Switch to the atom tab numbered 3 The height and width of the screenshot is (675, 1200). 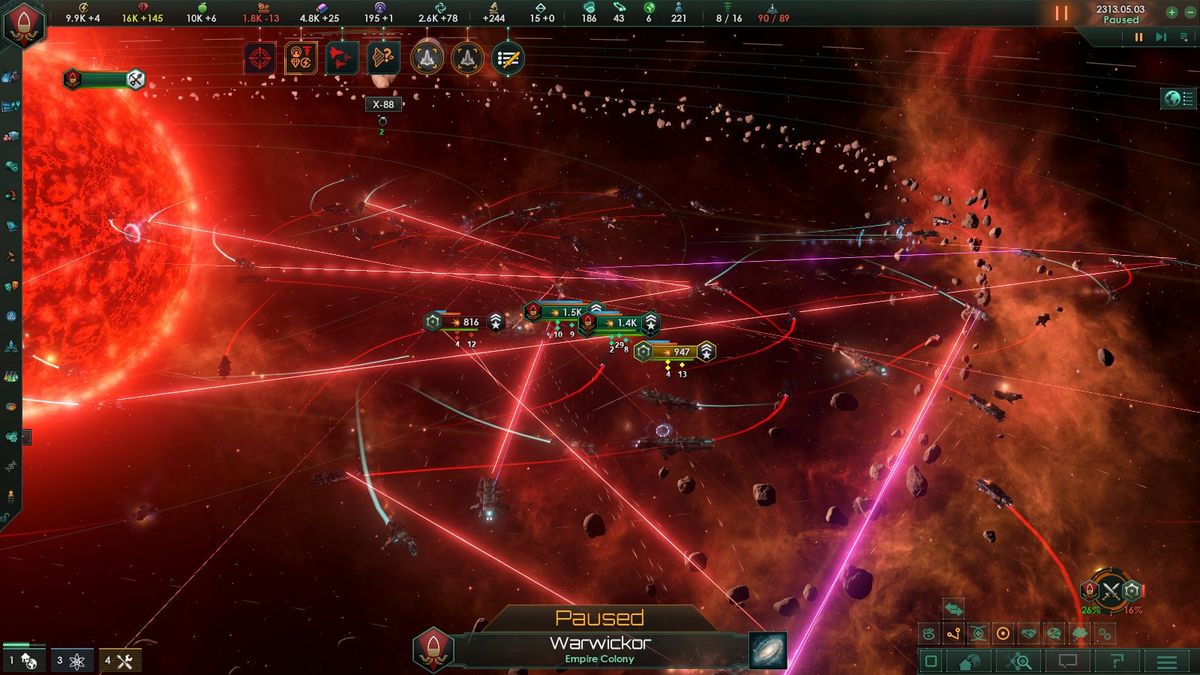(x=71, y=660)
